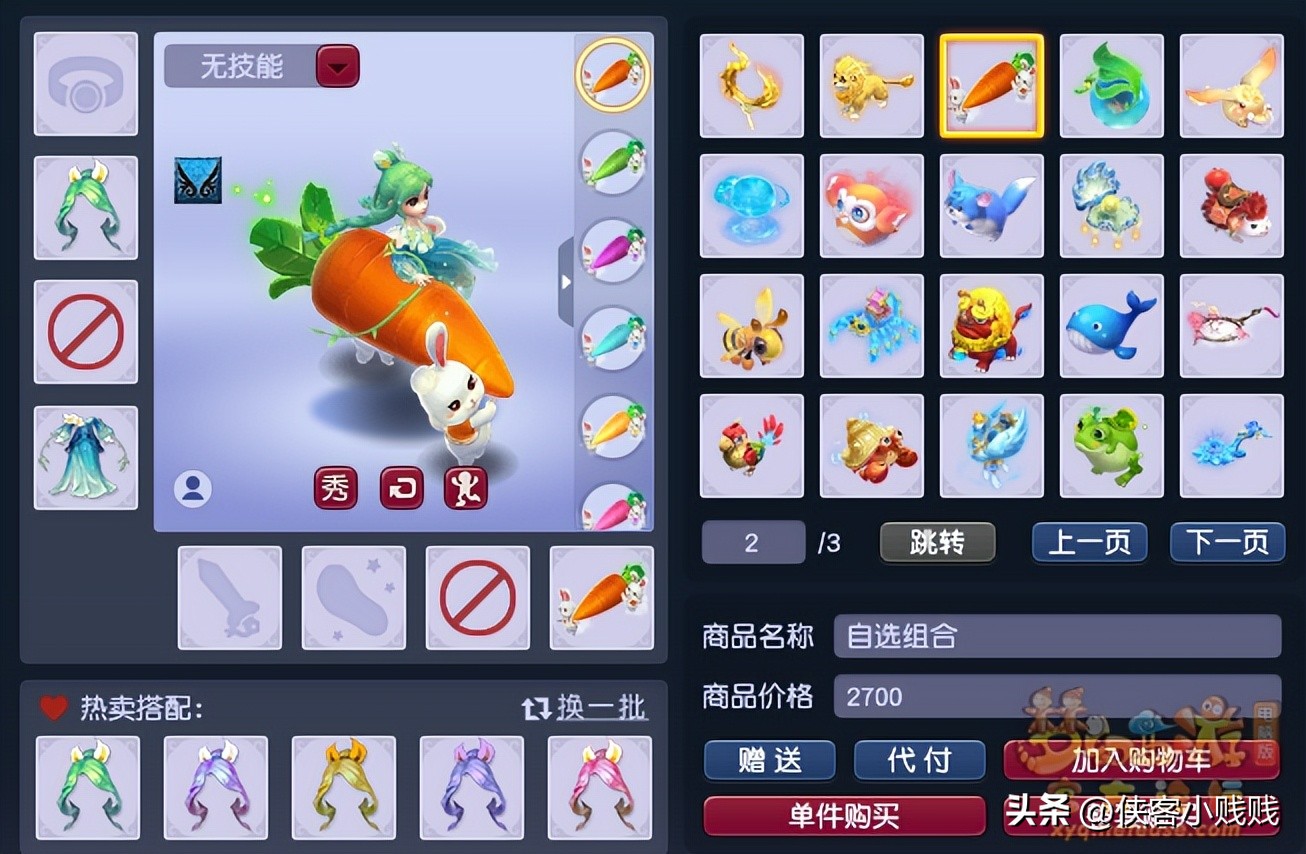Expand the side arrow panel next to the preview
Screen dimensions: 1306x854
[566, 282]
